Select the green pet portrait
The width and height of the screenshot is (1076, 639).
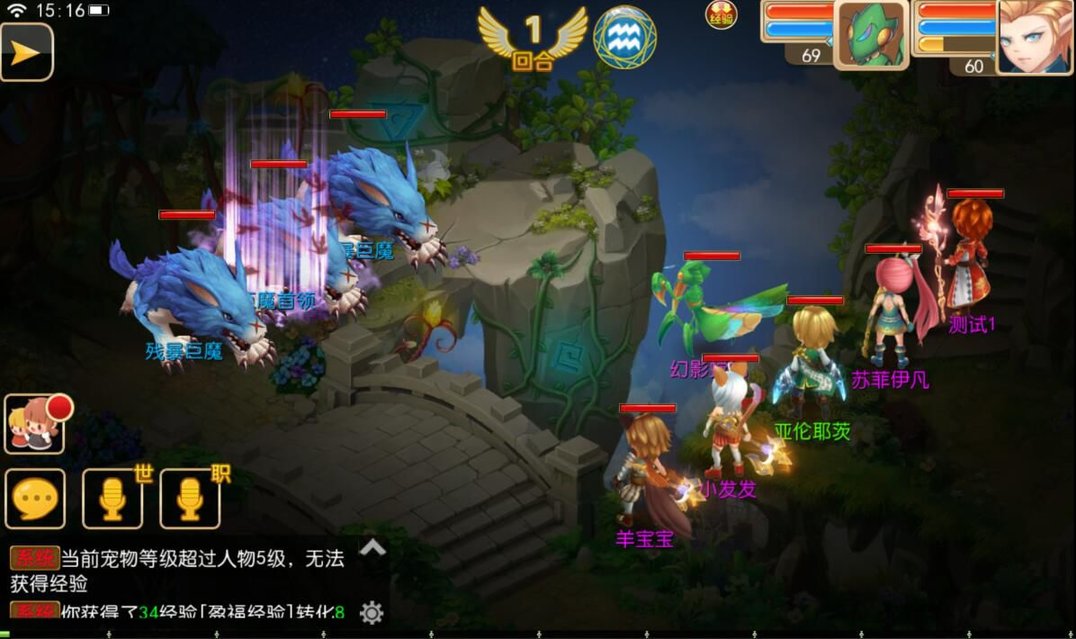[871, 34]
